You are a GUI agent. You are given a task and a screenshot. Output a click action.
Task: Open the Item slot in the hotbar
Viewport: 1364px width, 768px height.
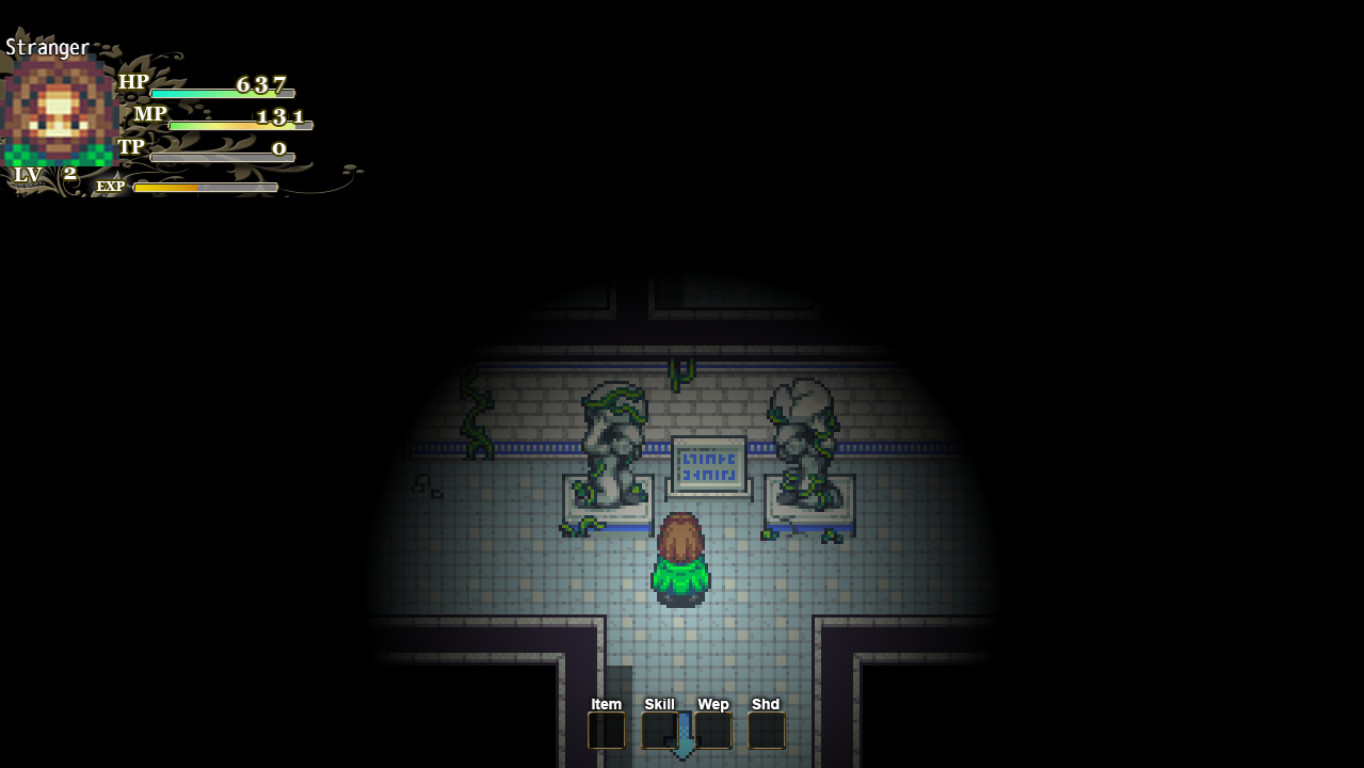tap(606, 731)
